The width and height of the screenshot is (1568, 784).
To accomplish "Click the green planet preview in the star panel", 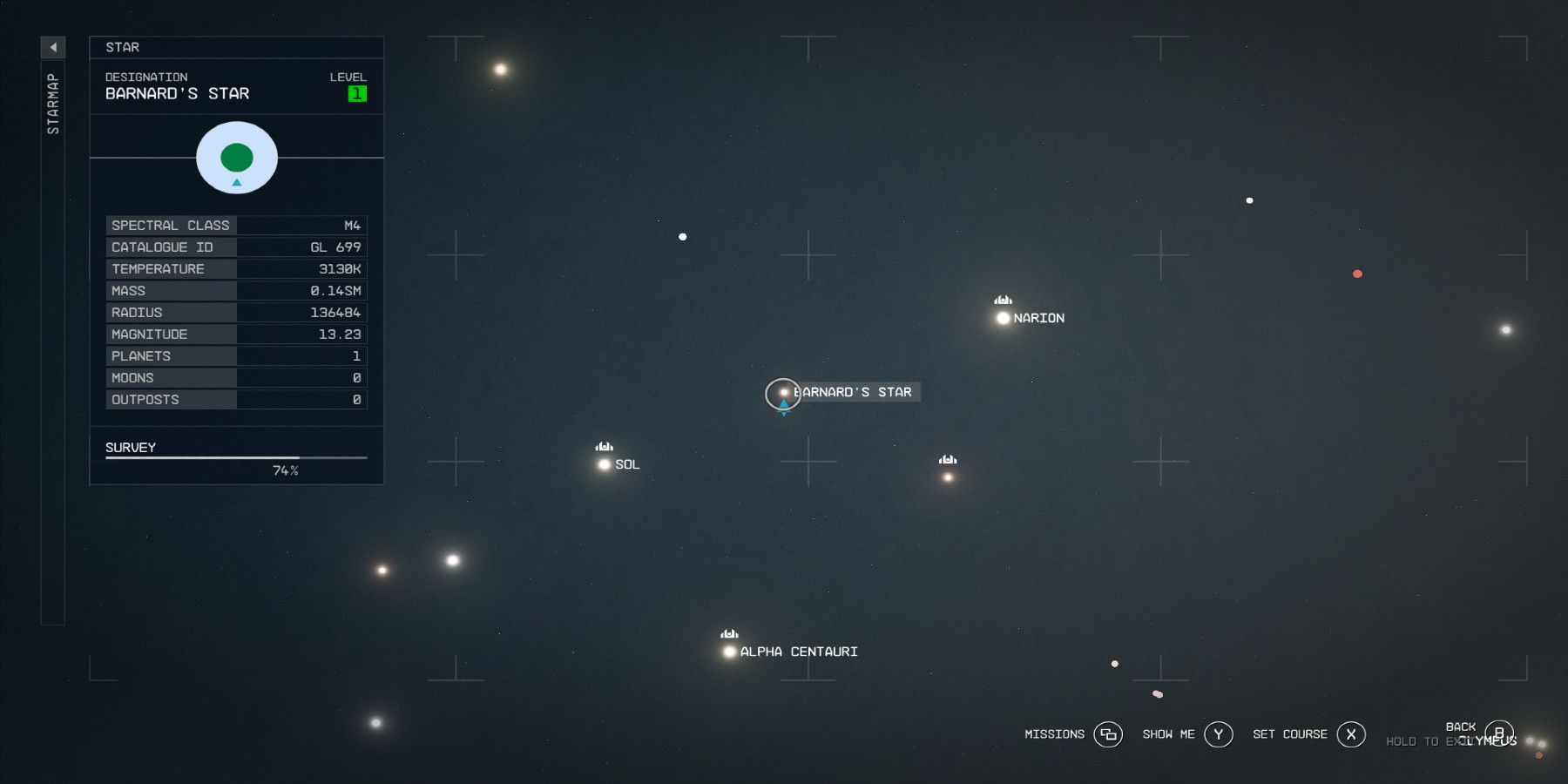I will [x=236, y=157].
